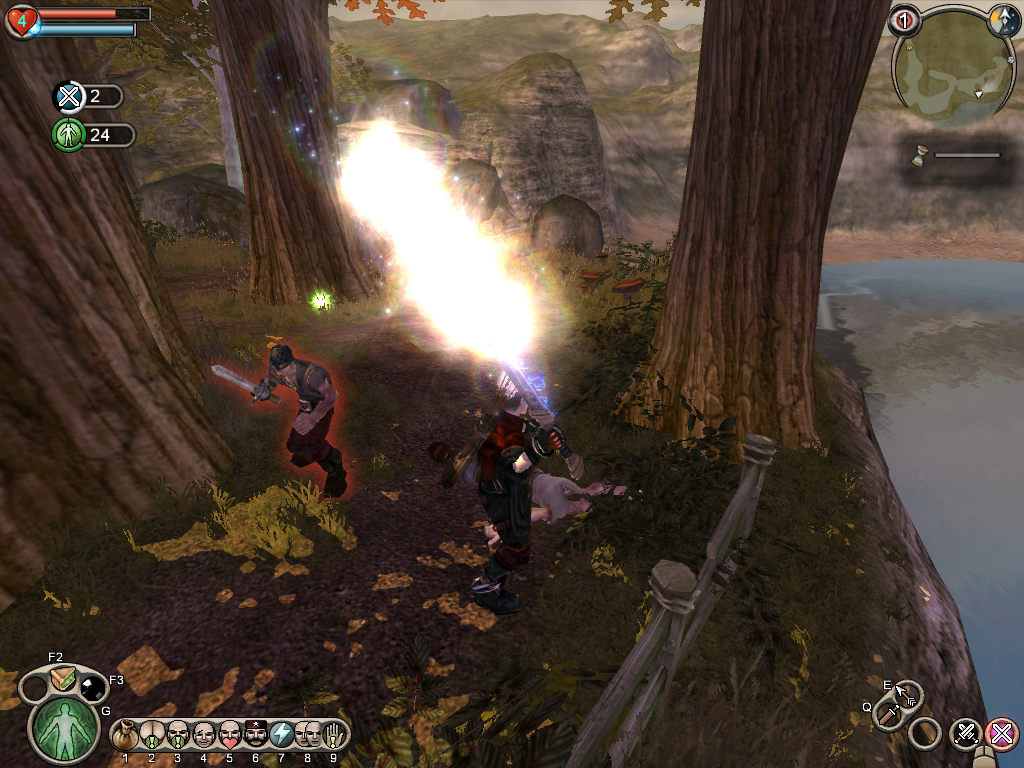Screen dimensions: 1024x768
Task: Pick the bearded bandit face expression
Action: pyautogui.click(x=256, y=734)
